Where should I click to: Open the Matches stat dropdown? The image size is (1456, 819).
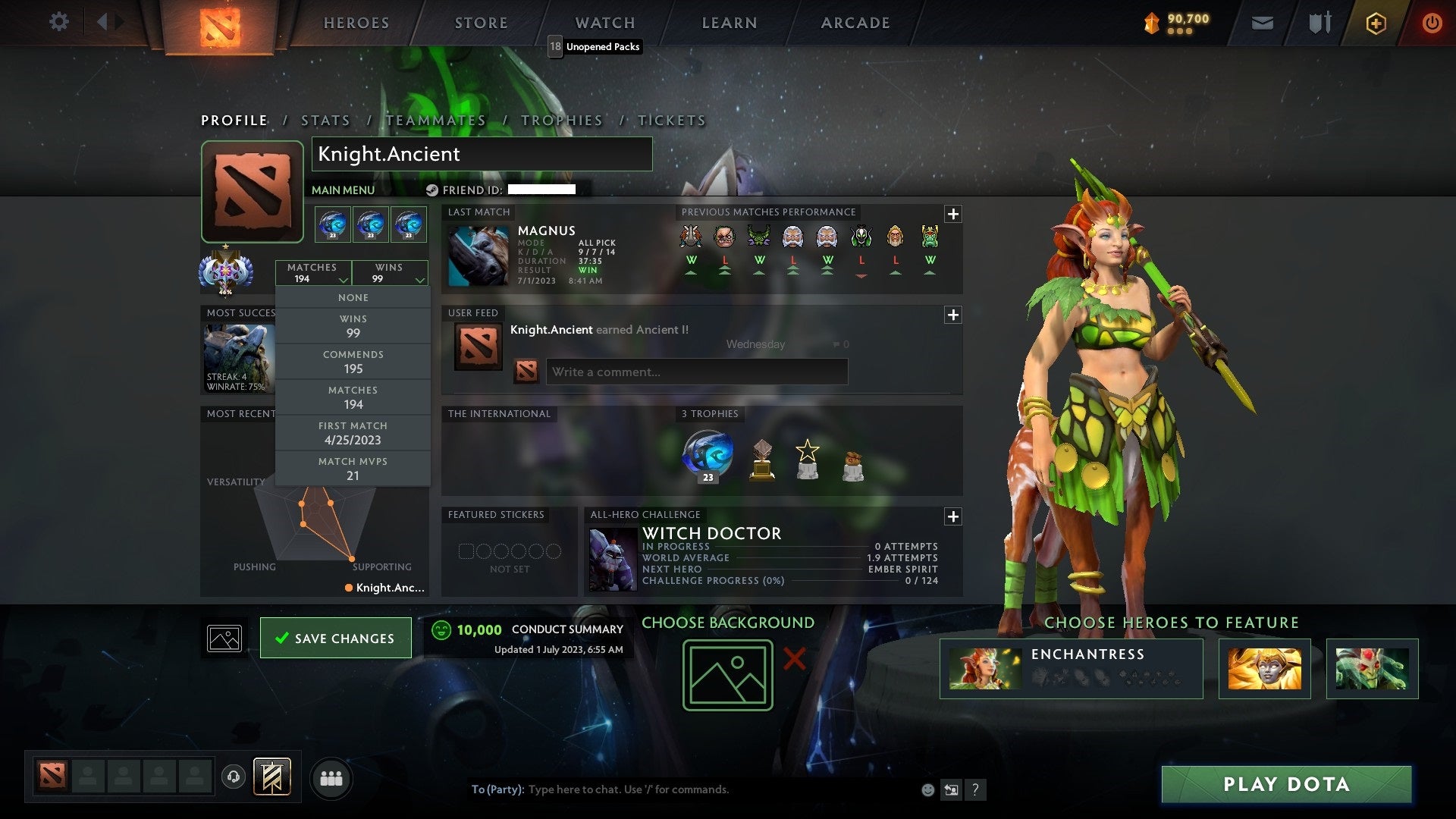314,273
